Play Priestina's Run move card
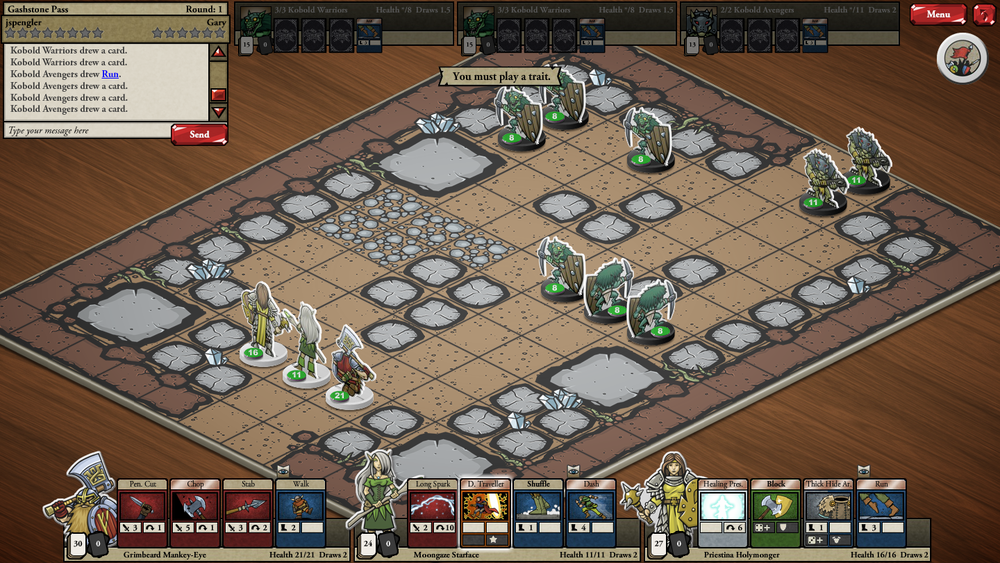1000x563 pixels. pos(881,512)
